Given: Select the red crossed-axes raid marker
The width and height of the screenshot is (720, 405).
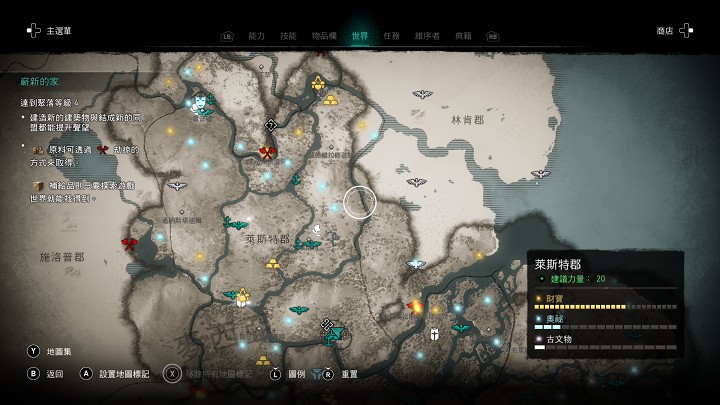Looking at the screenshot, I should coord(267,152).
